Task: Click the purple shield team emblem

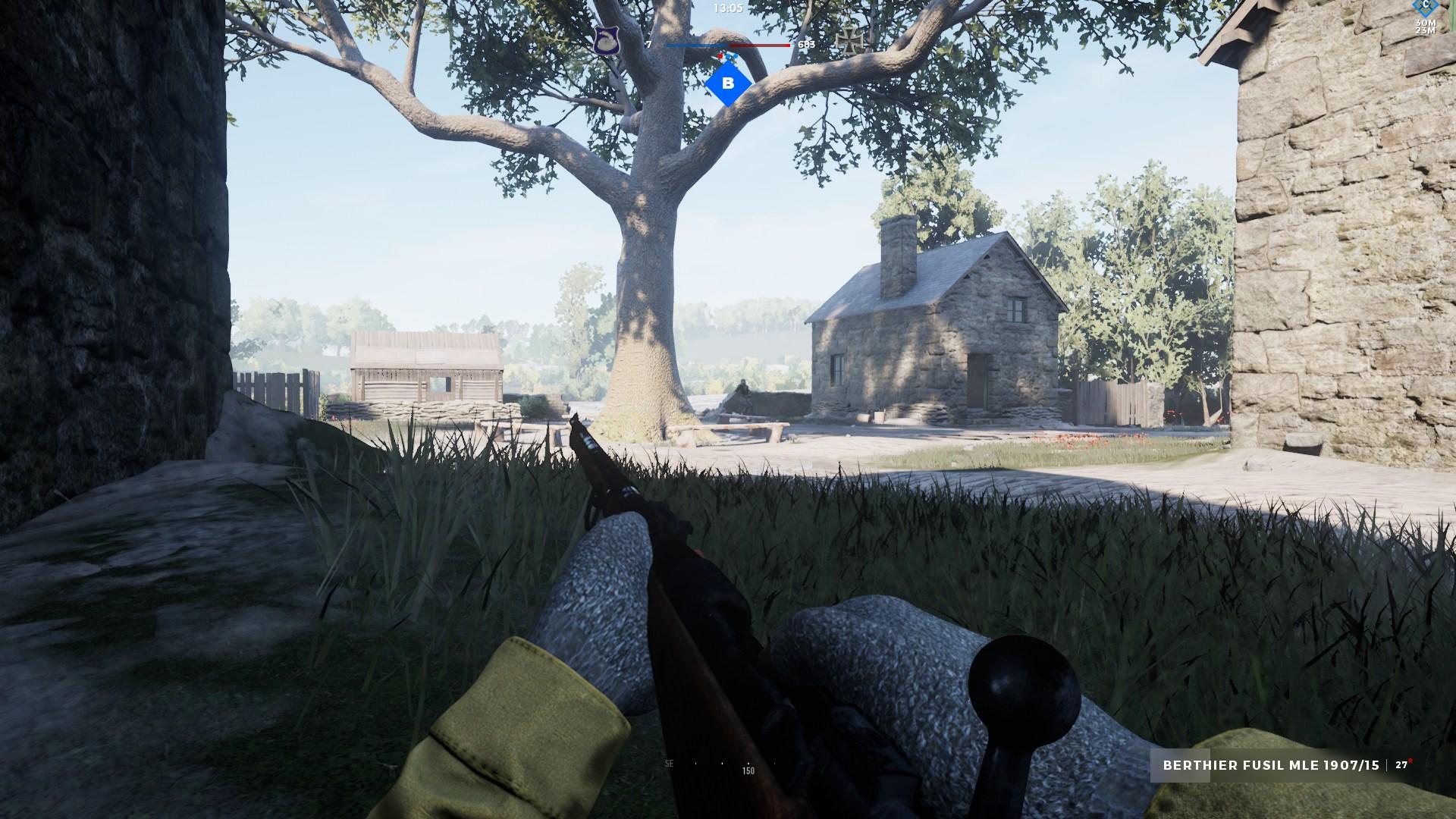Action: coord(605,40)
